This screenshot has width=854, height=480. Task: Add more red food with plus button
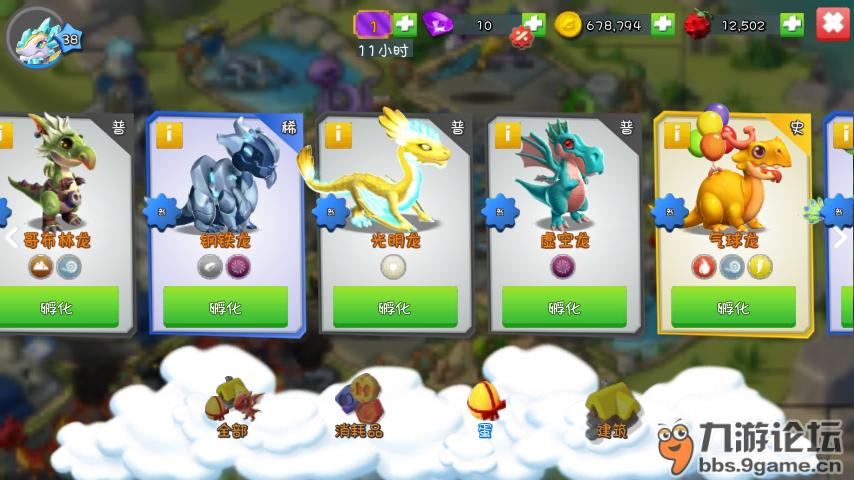tap(791, 24)
